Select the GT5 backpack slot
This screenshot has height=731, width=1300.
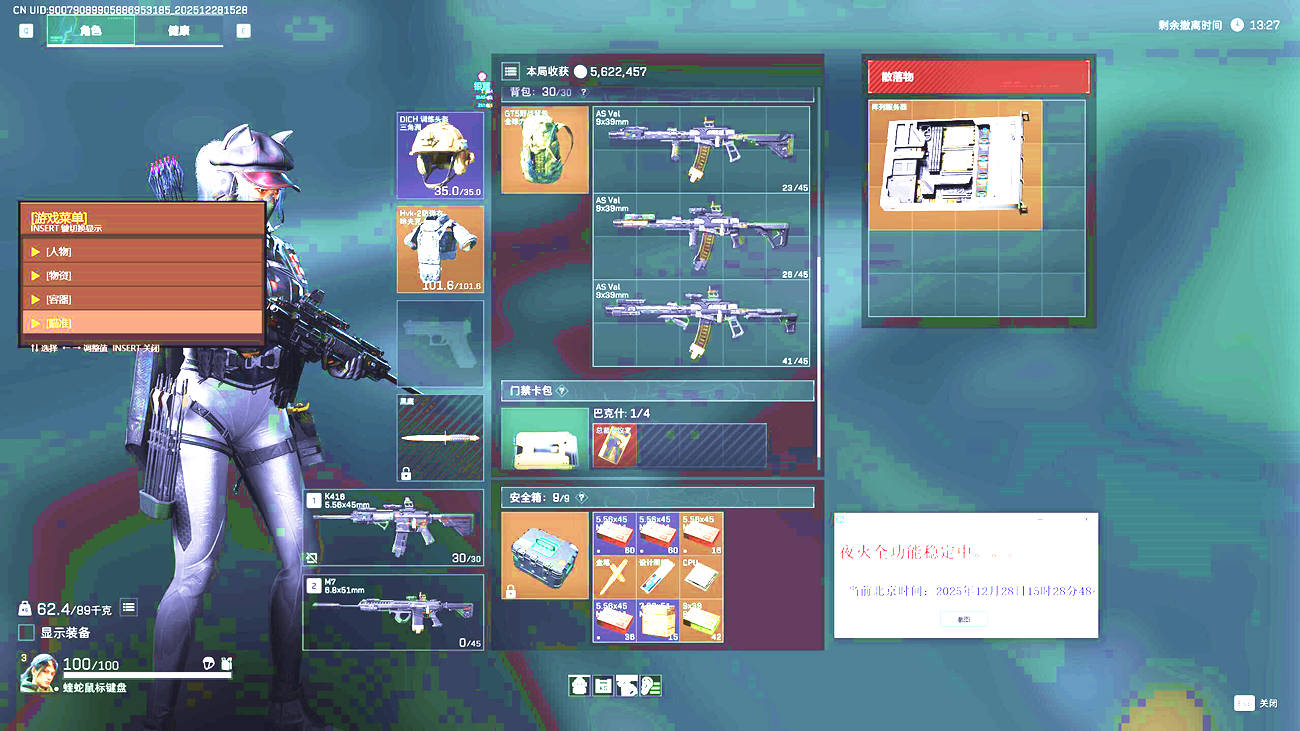(544, 150)
